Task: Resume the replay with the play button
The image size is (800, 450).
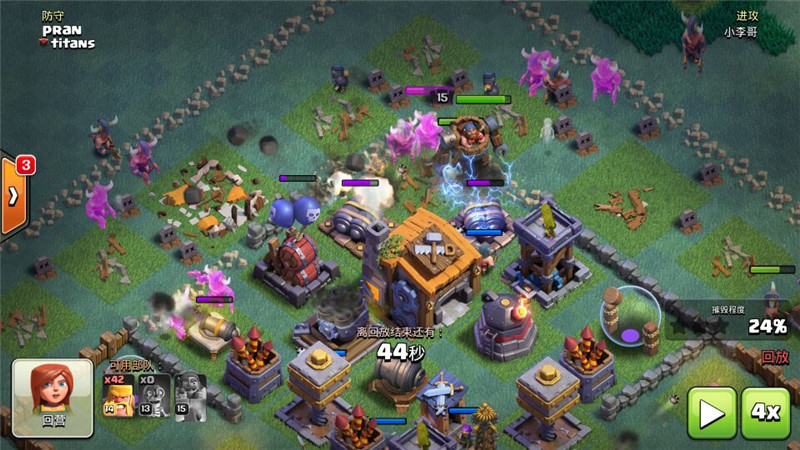Action: pos(712,413)
